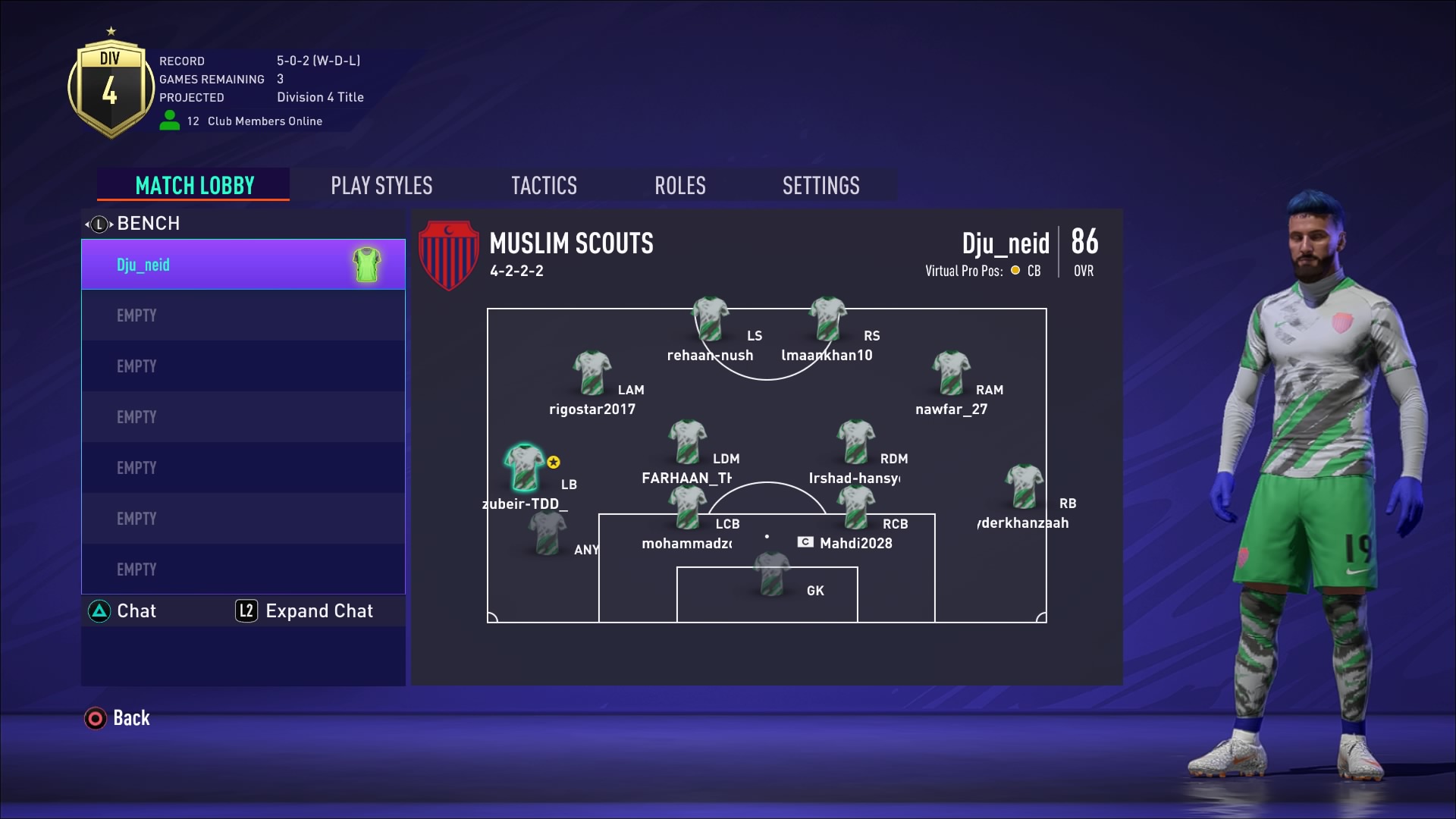Select the Roles tab
This screenshot has height=819, width=1456.
pos(680,186)
